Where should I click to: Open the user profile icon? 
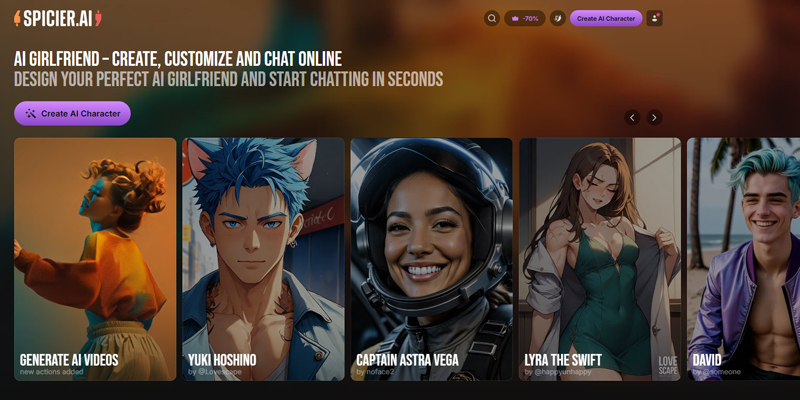click(x=654, y=18)
